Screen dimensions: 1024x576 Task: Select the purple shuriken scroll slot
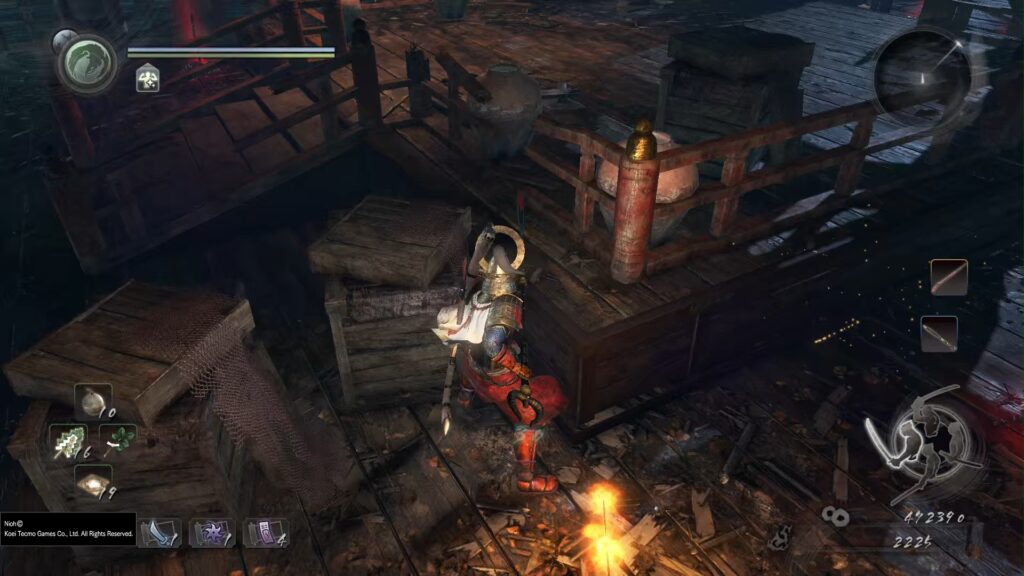(x=212, y=531)
